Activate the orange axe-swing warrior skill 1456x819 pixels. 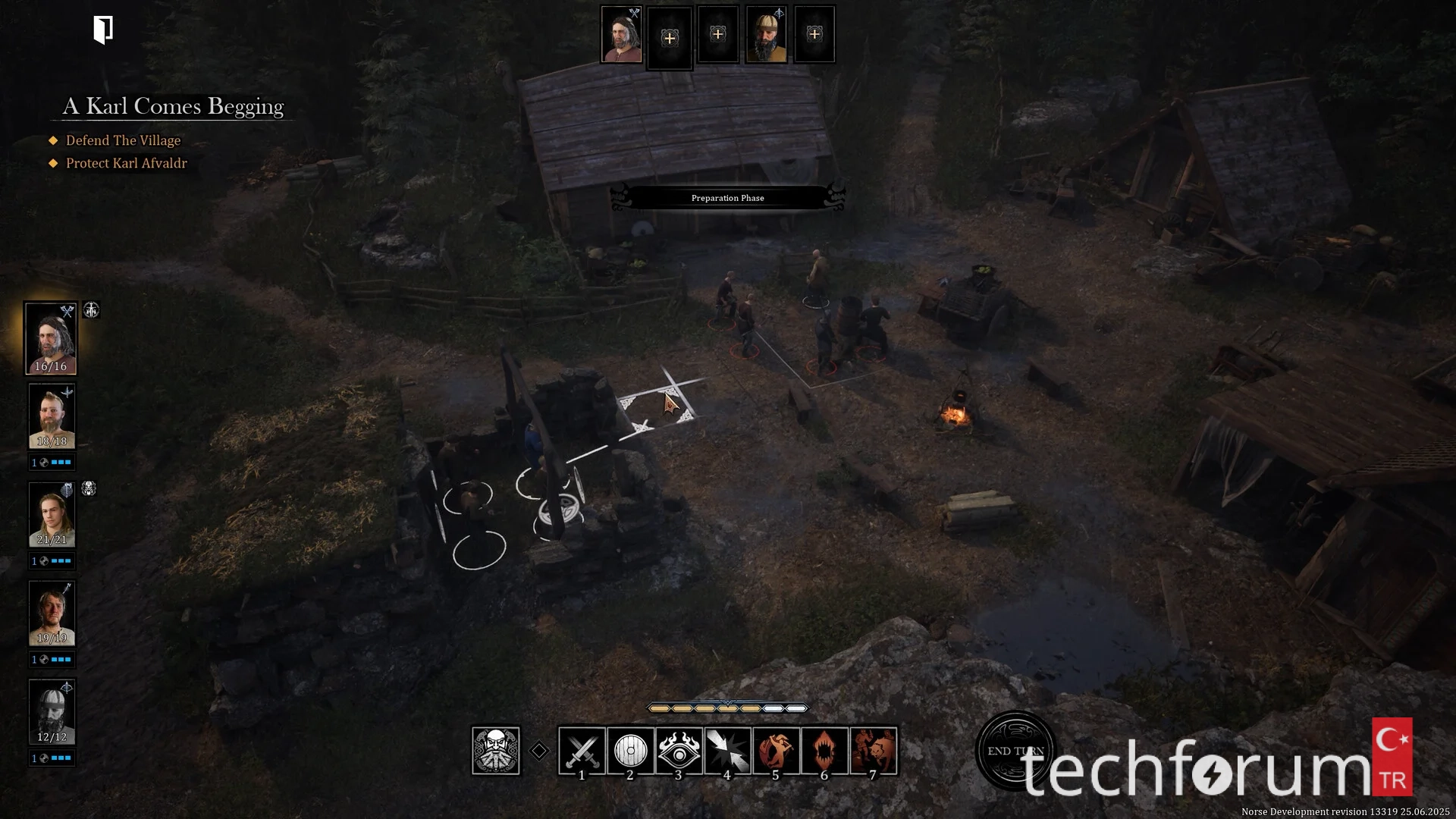(x=776, y=751)
